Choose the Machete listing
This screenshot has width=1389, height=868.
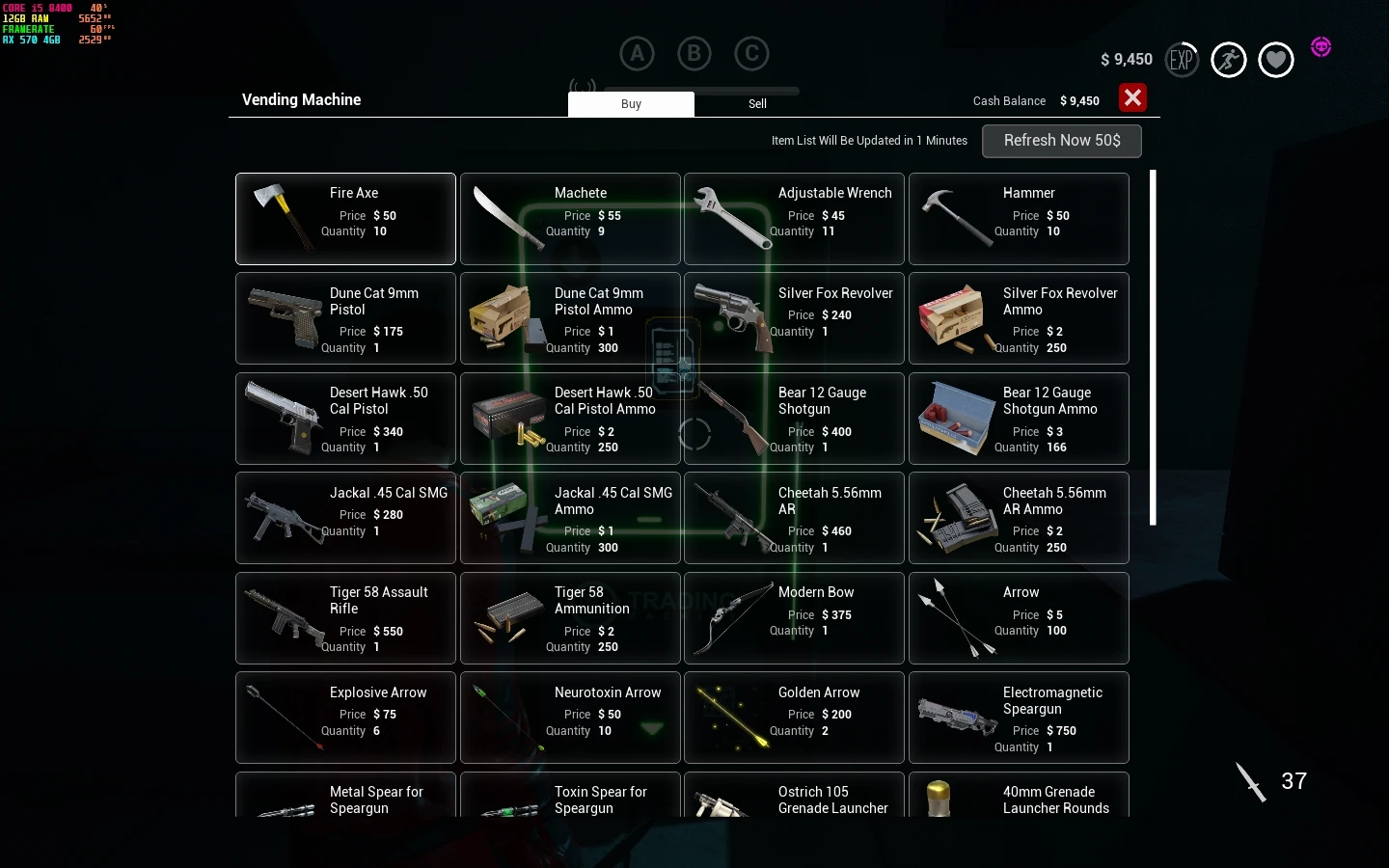click(570, 219)
